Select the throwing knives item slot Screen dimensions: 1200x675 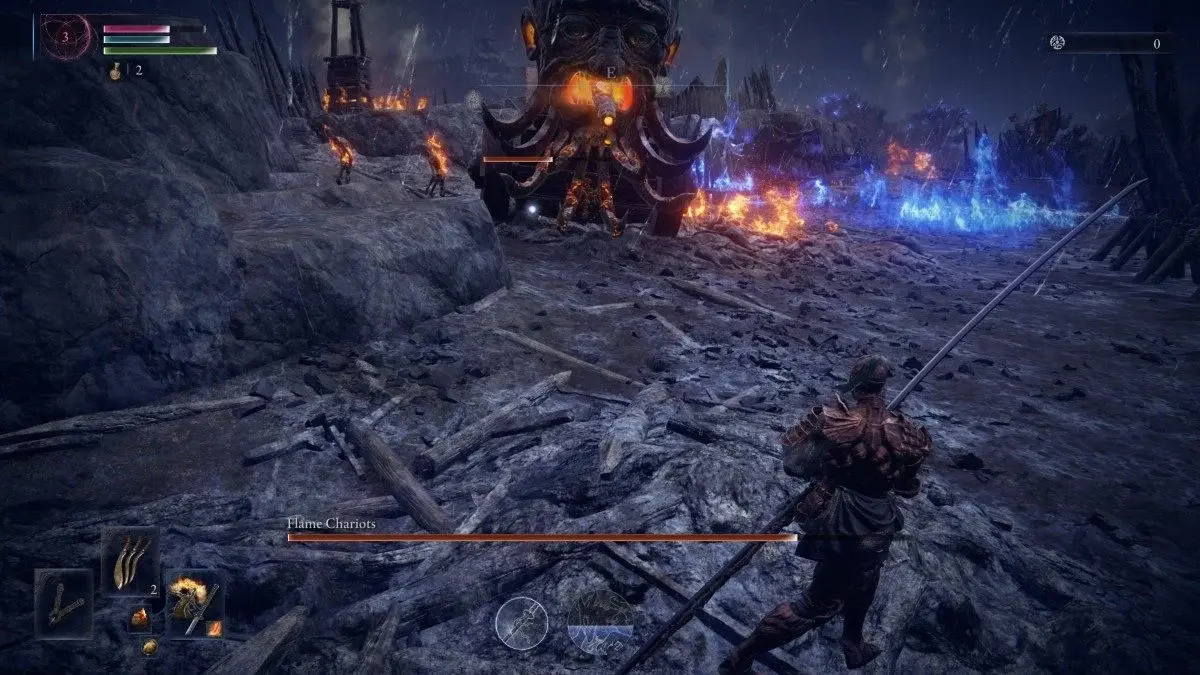130,560
